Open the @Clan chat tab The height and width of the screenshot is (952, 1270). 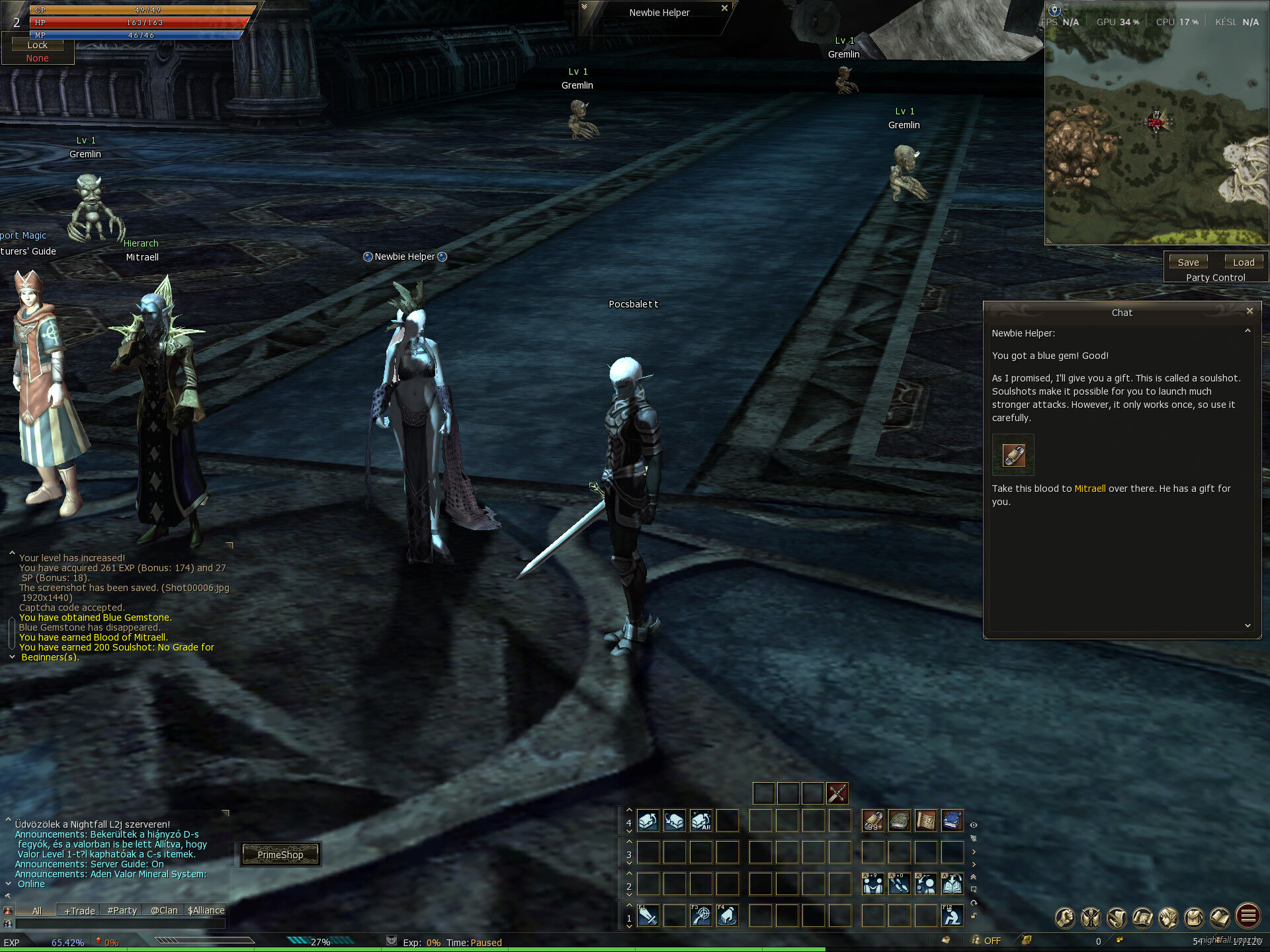(164, 910)
